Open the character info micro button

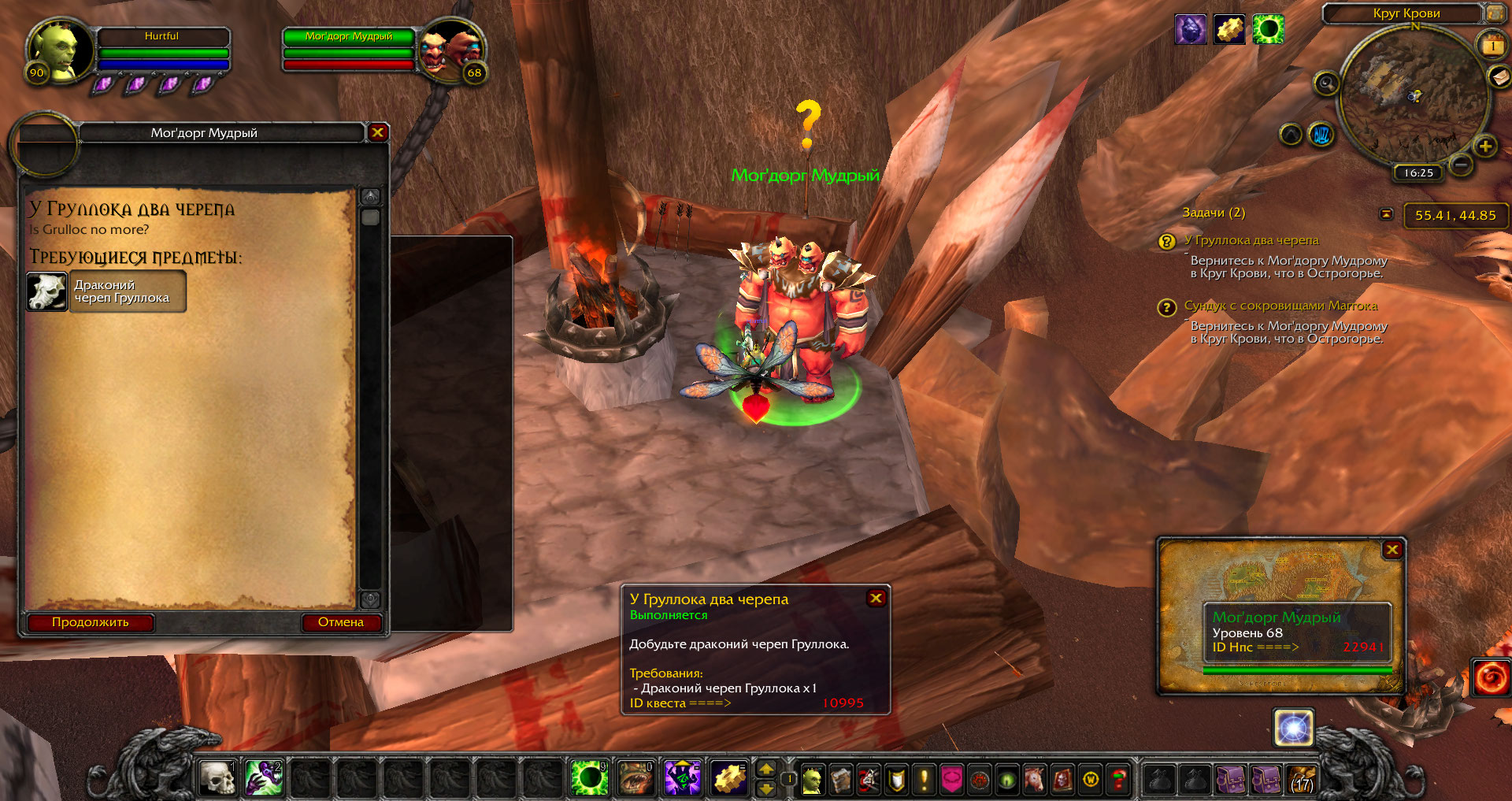(x=812, y=780)
